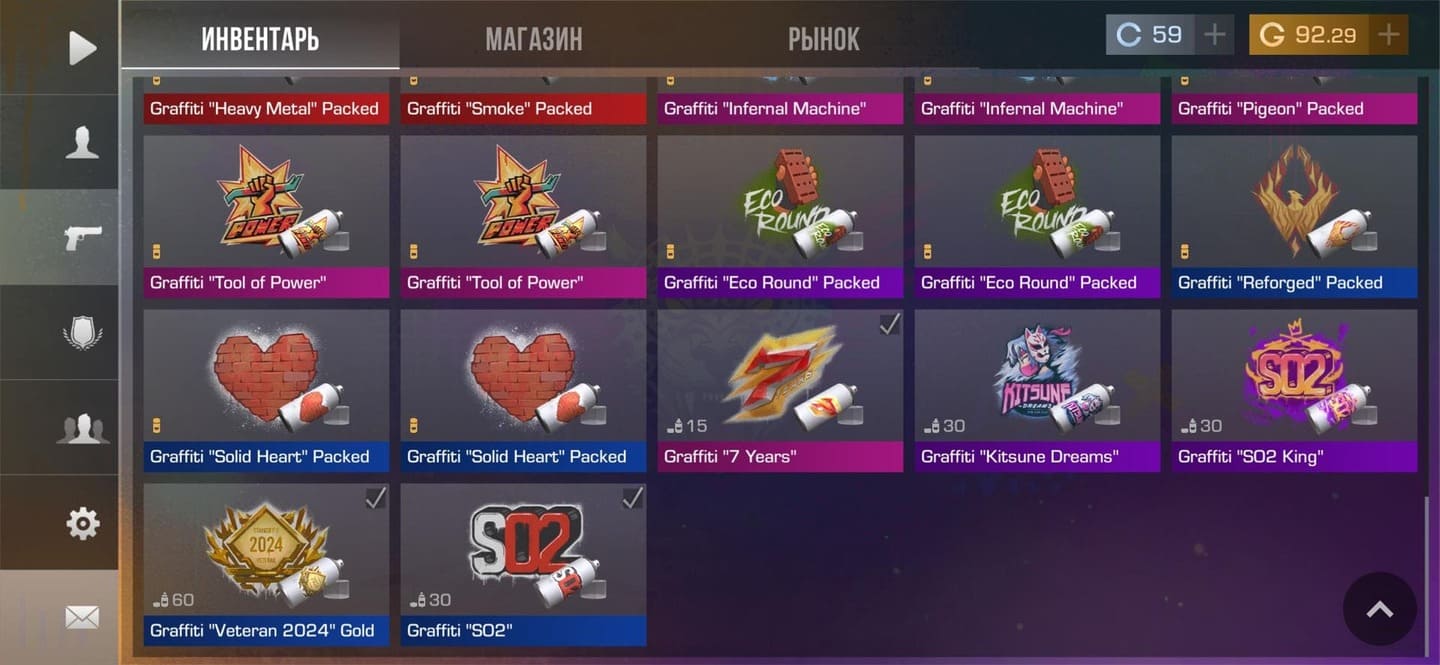Select Graffiti "SO2 King" item
This screenshot has width=1440, height=665.
pyautogui.click(x=1294, y=390)
